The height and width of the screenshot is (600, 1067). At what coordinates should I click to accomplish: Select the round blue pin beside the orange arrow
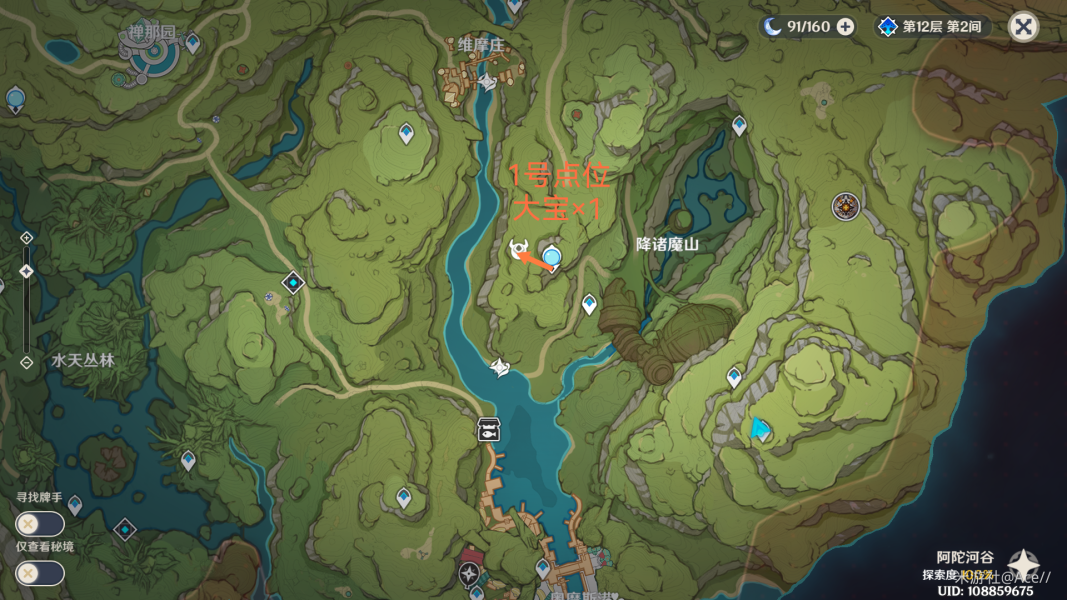click(551, 257)
